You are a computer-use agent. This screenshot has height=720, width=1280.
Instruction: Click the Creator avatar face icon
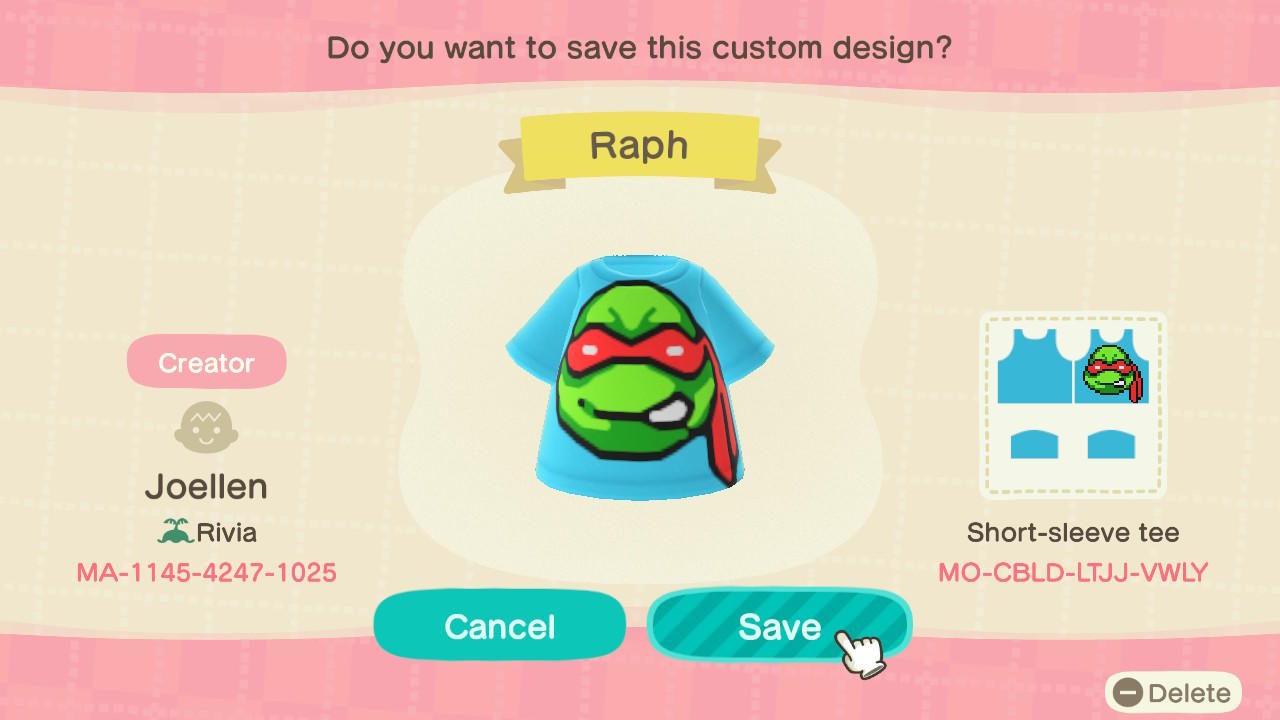pos(206,426)
